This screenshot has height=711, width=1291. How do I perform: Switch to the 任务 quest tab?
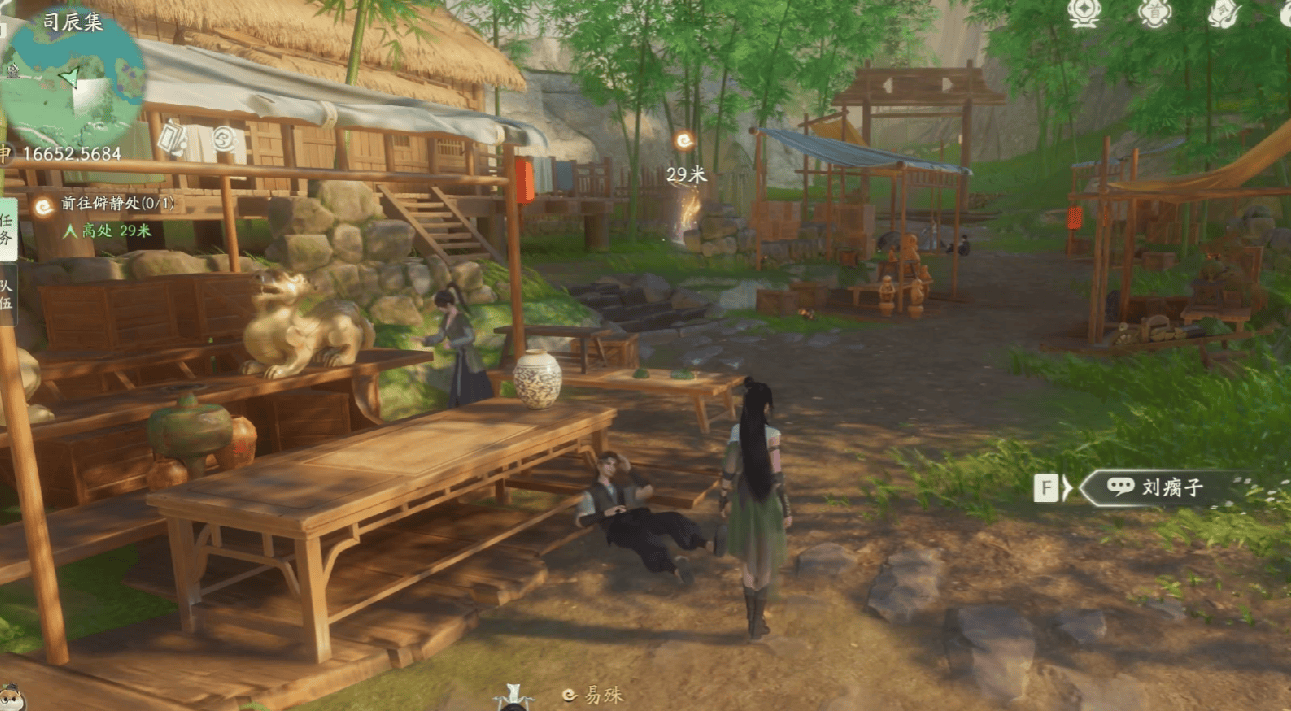click(x=7, y=229)
